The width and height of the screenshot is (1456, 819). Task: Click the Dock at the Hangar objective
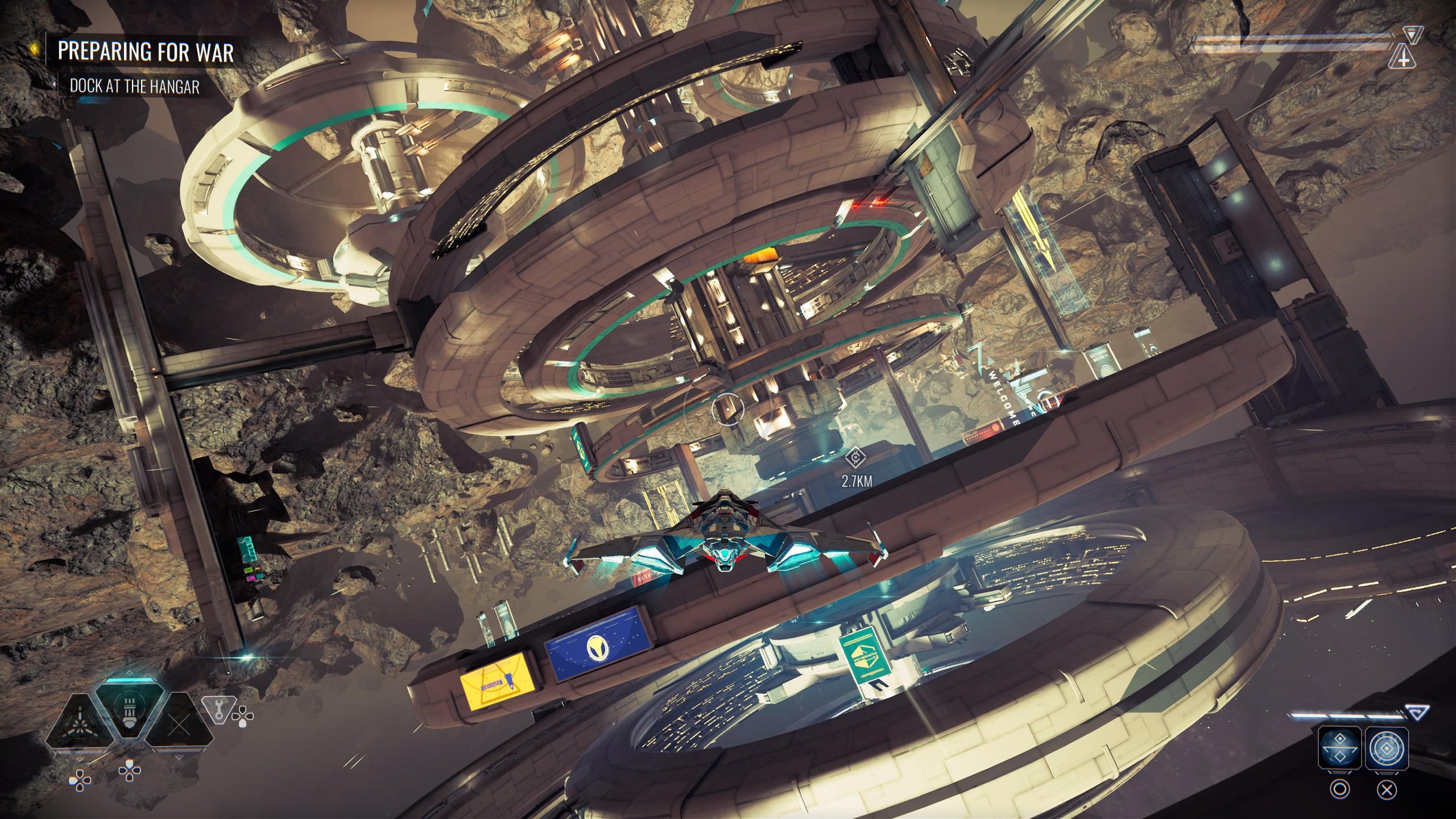click(x=134, y=86)
